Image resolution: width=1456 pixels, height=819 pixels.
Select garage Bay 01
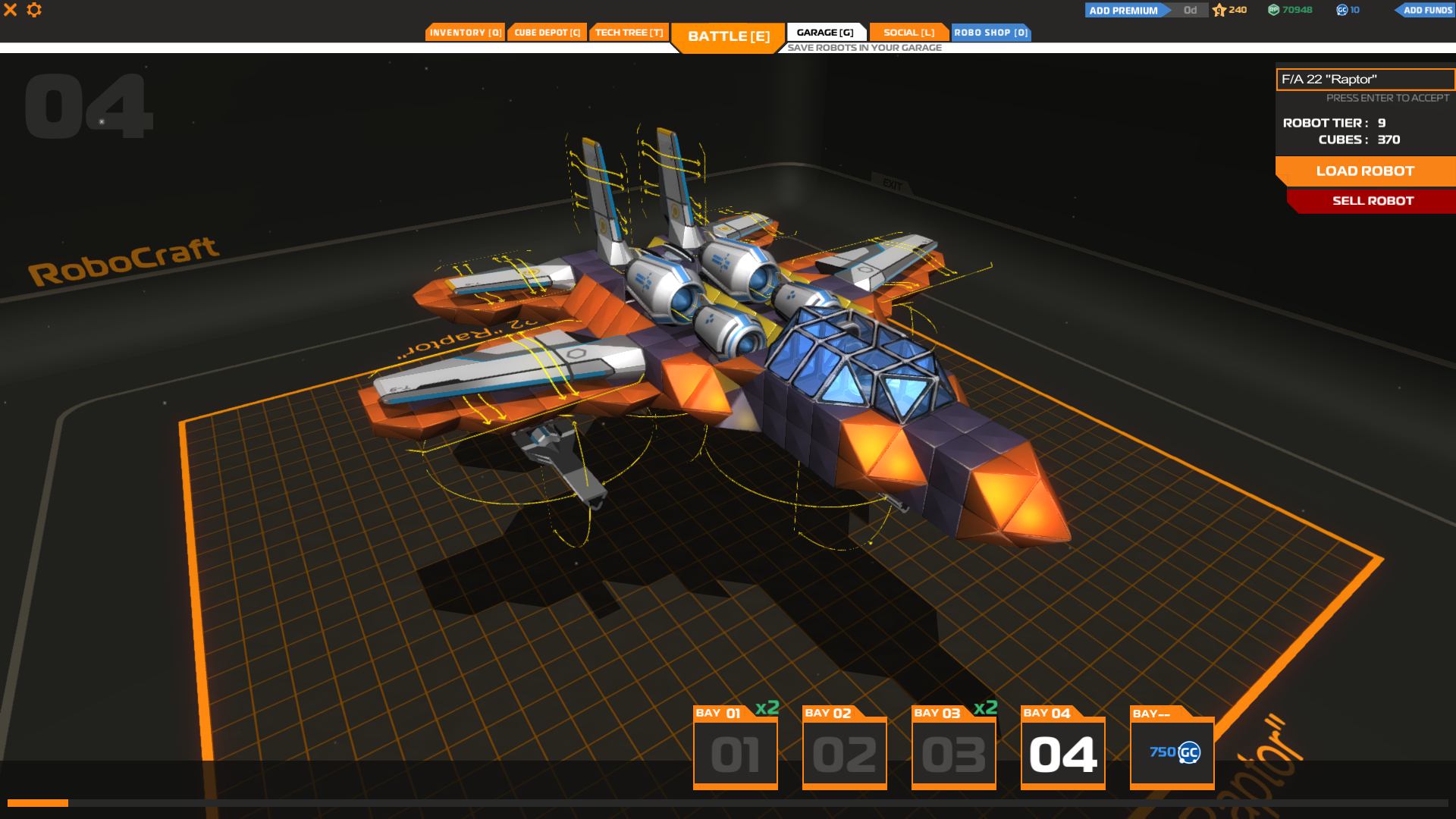click(735, 751)
